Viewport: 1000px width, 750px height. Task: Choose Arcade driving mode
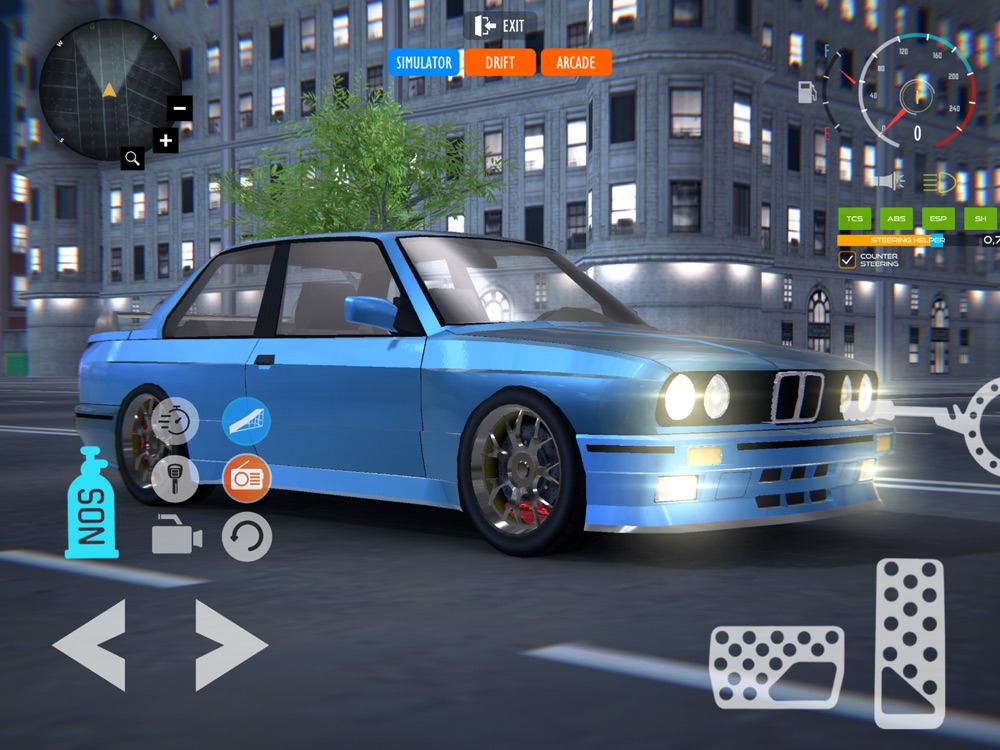coord(575,62)
